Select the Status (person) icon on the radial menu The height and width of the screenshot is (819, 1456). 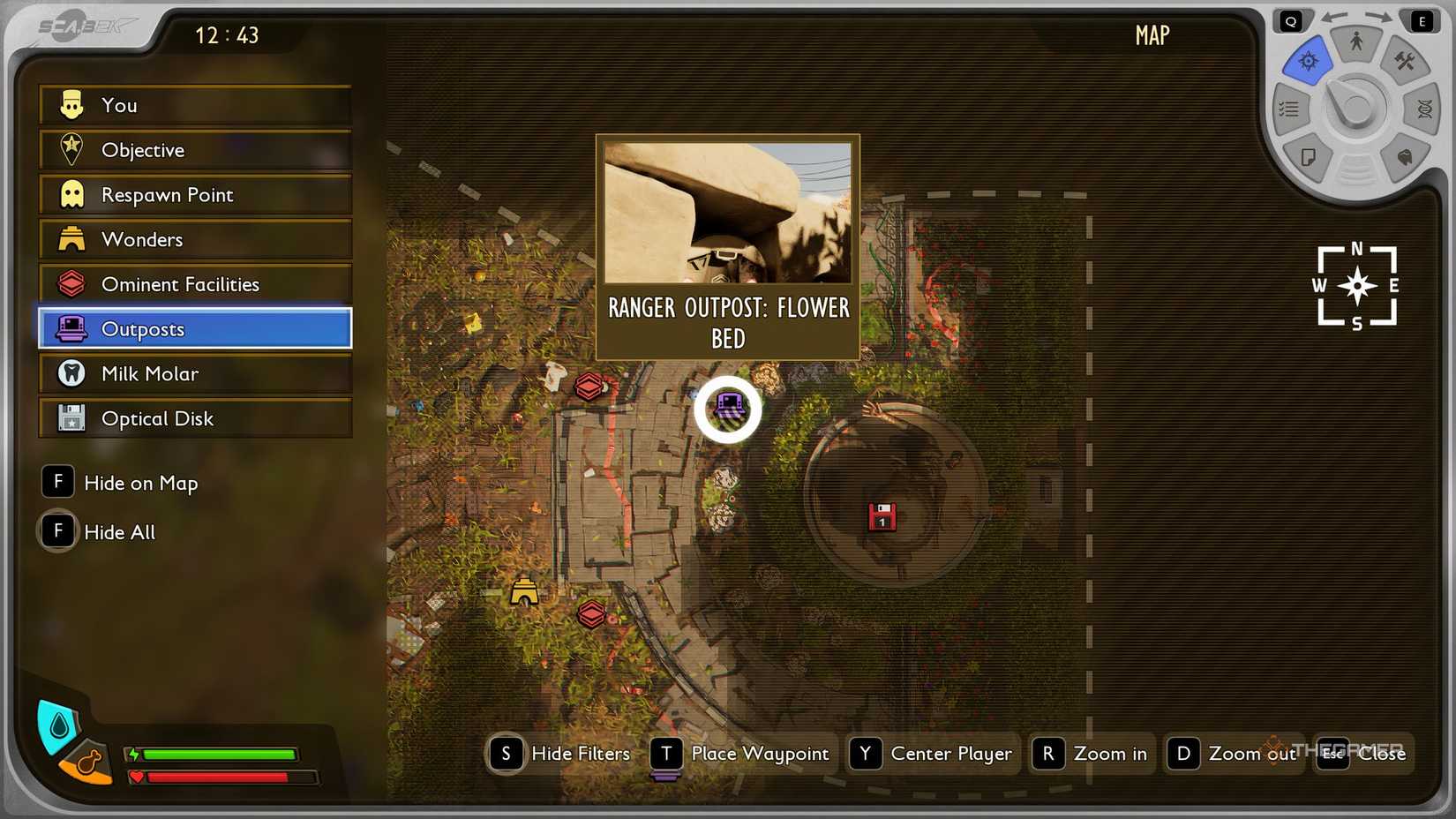(x=1357, y=41)
